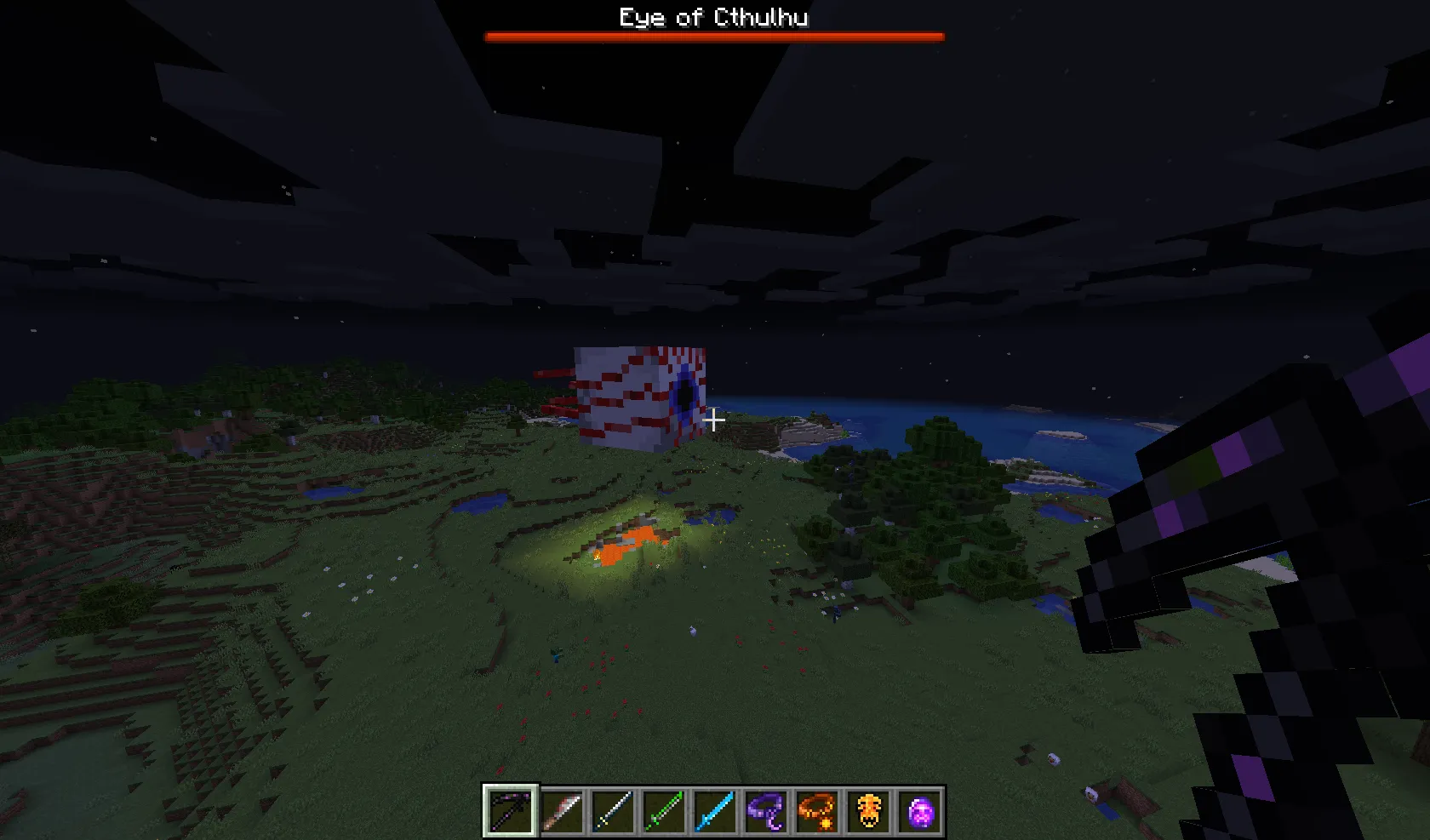Click the 'Eye of Cthulhu' boss name text
The width and height of the screenshot is (1430, 840).
coord(713,17)
